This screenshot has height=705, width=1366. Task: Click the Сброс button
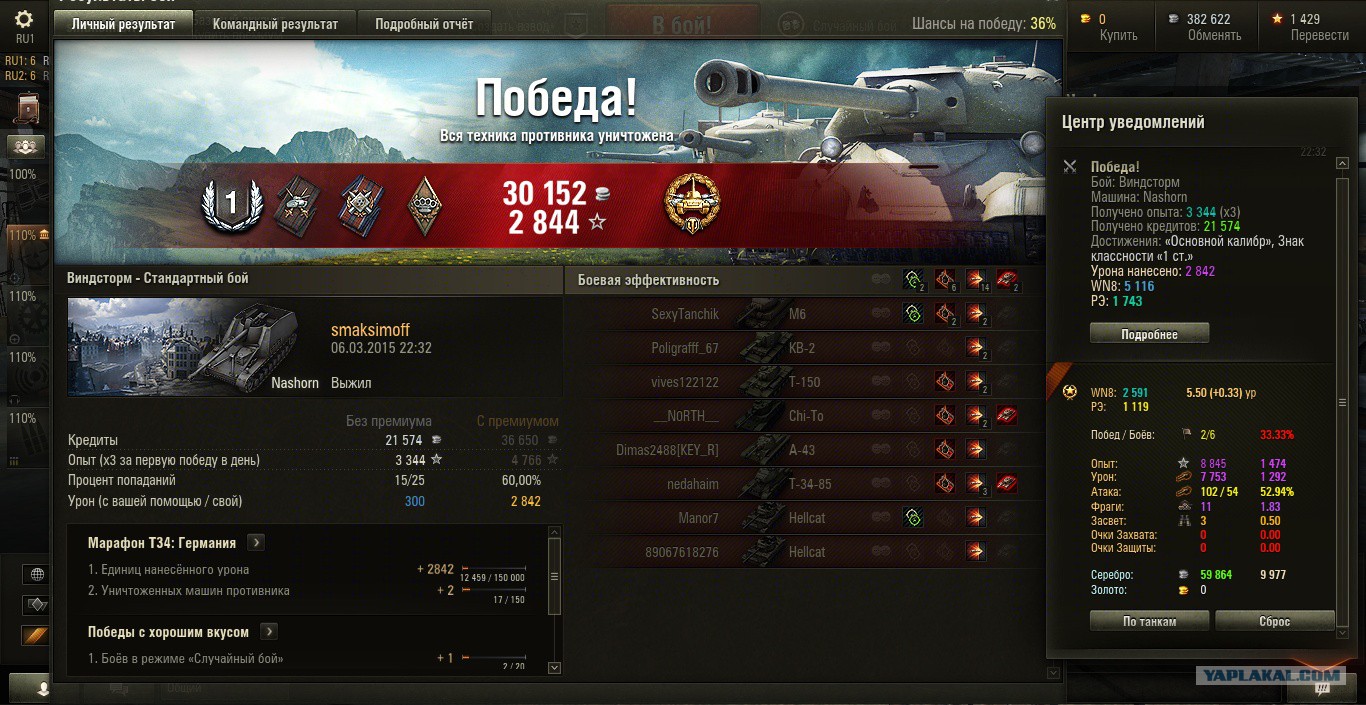click(1274, 621)
